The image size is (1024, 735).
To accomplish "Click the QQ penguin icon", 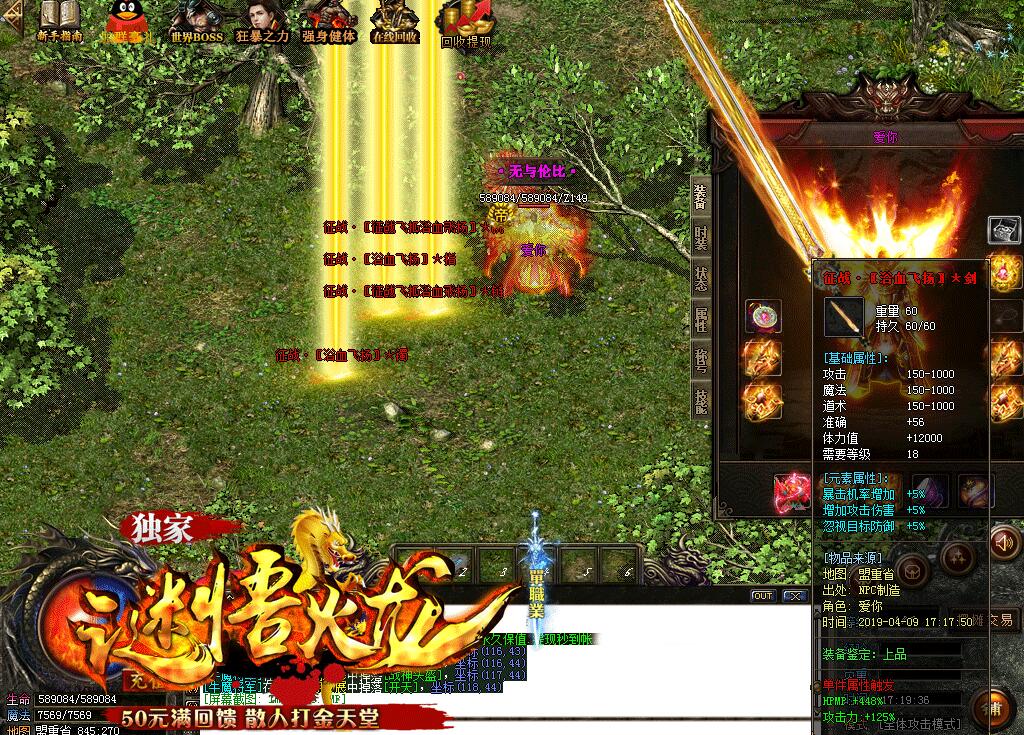I will coord(125,21).
